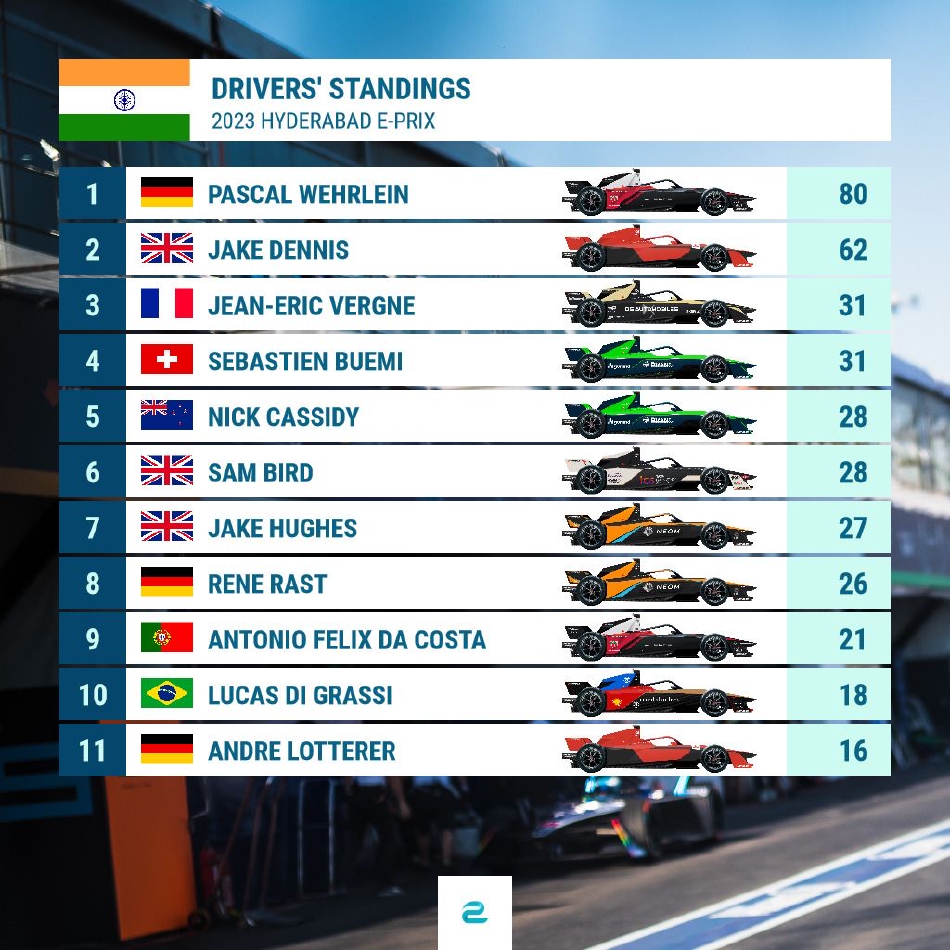Click the India flag in the header
Image resolution: width=950 pixels, height=950 pixels.
click(124, 100)
